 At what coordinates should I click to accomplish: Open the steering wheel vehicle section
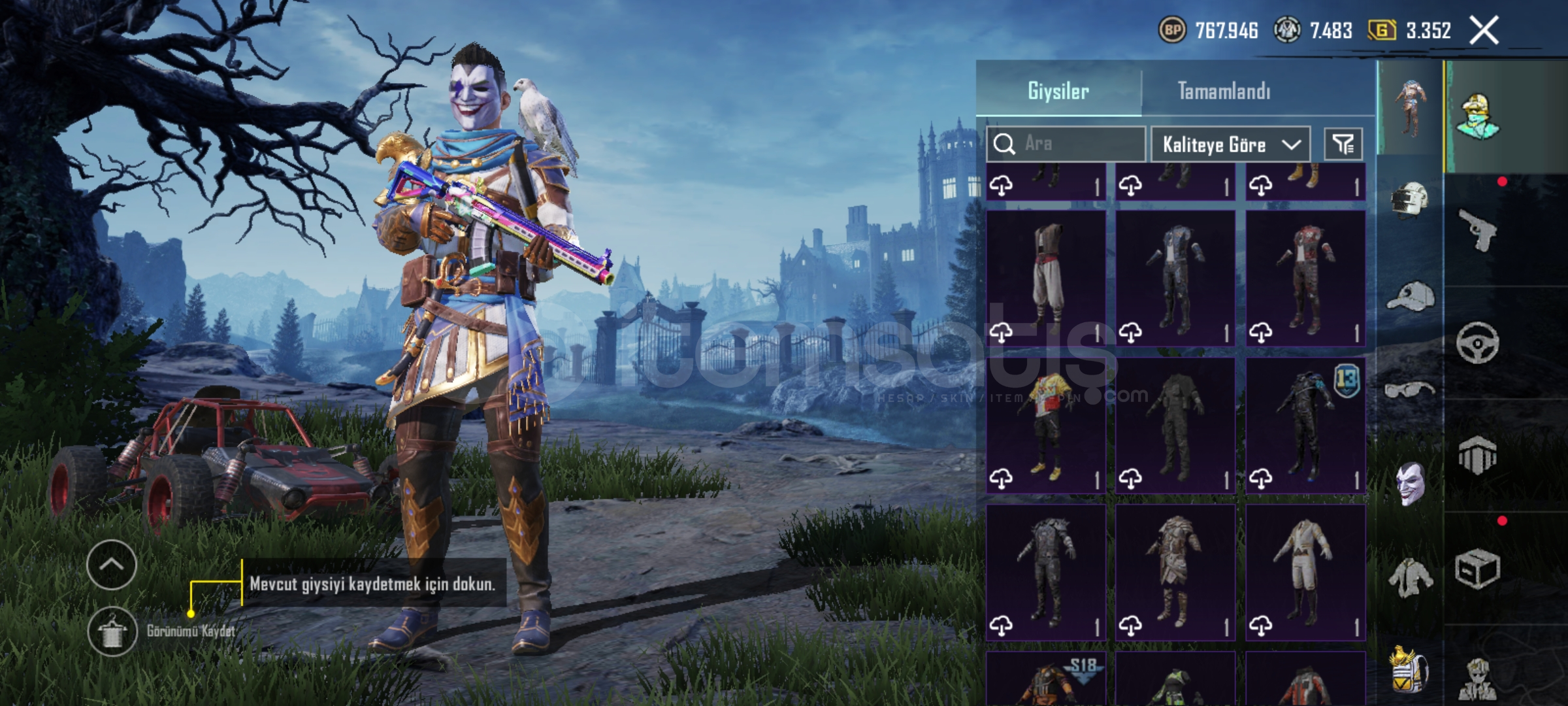tap(1478, 343)
